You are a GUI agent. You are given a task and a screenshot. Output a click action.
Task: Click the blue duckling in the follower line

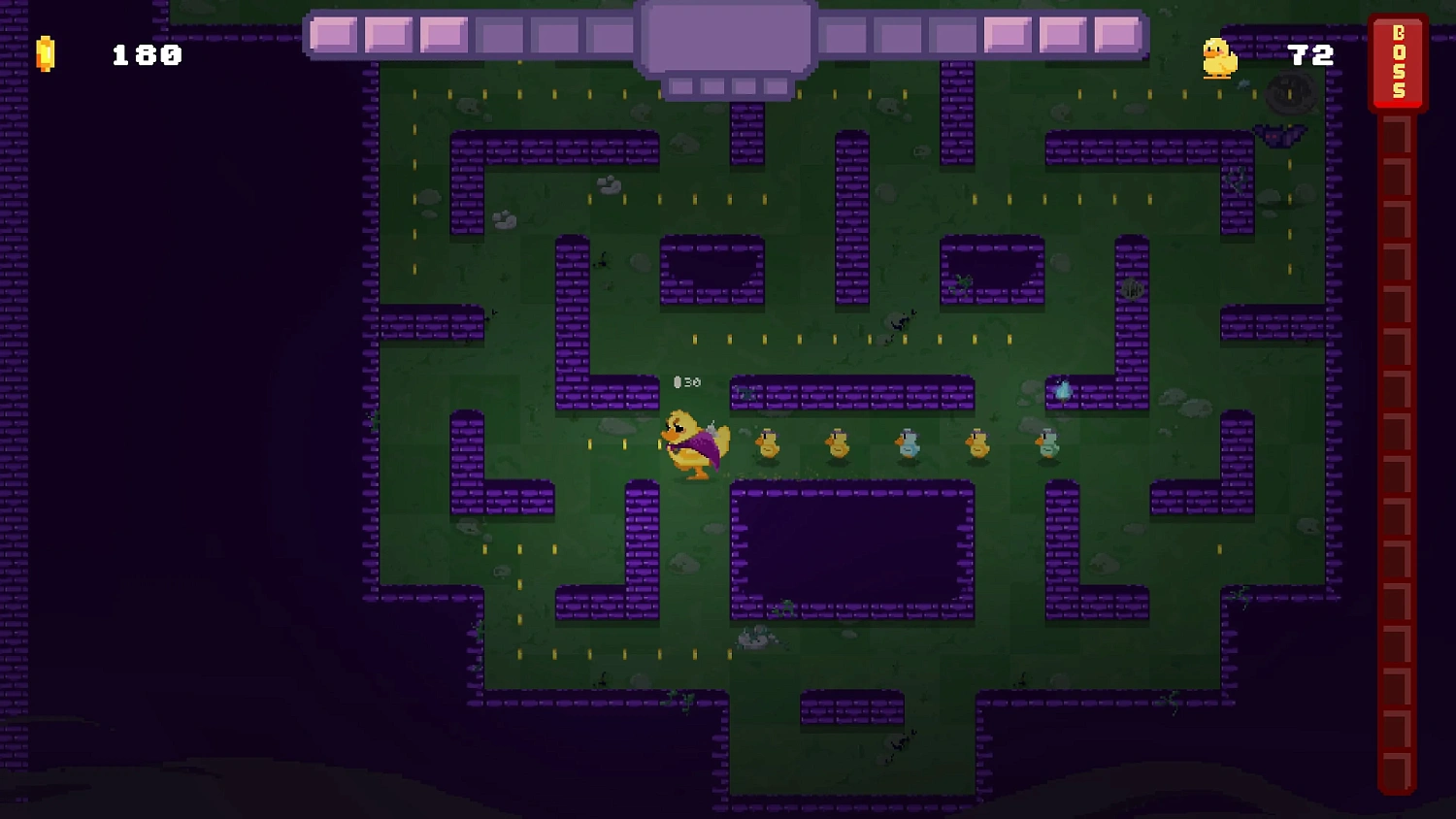910,446
